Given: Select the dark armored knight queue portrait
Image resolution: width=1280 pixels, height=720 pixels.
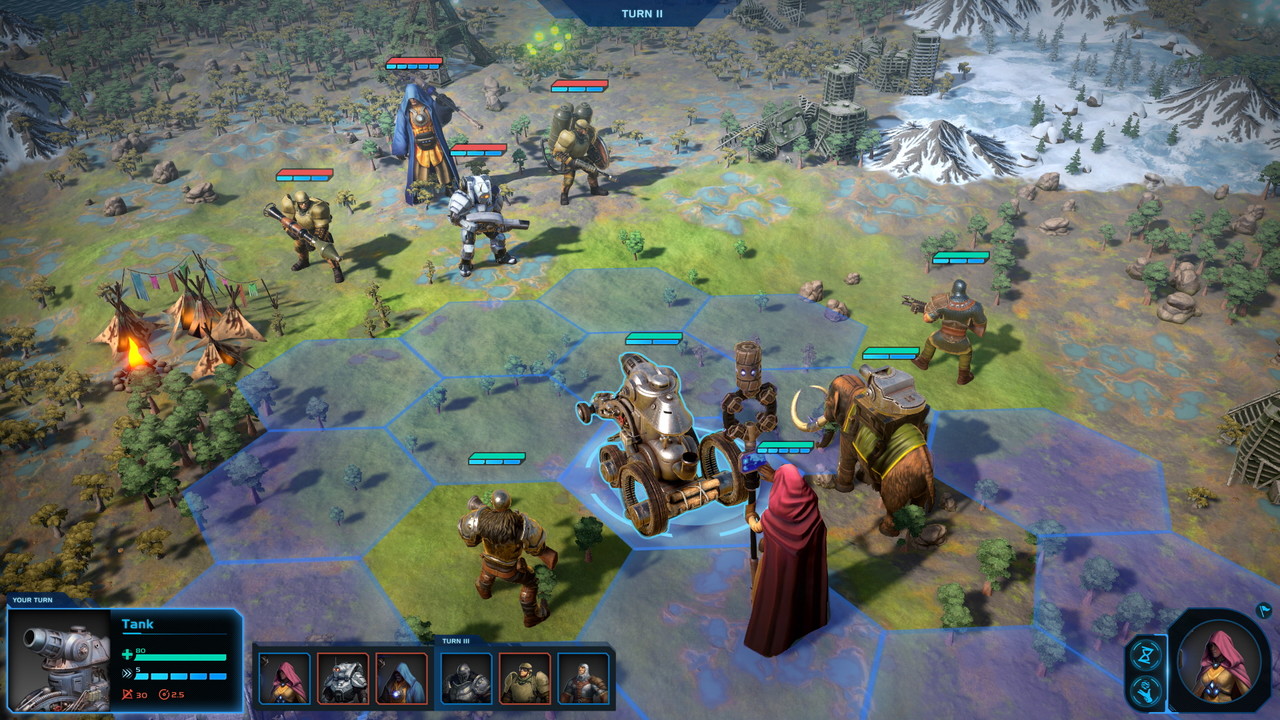Looking at the screenshot, I should point(466,678).
